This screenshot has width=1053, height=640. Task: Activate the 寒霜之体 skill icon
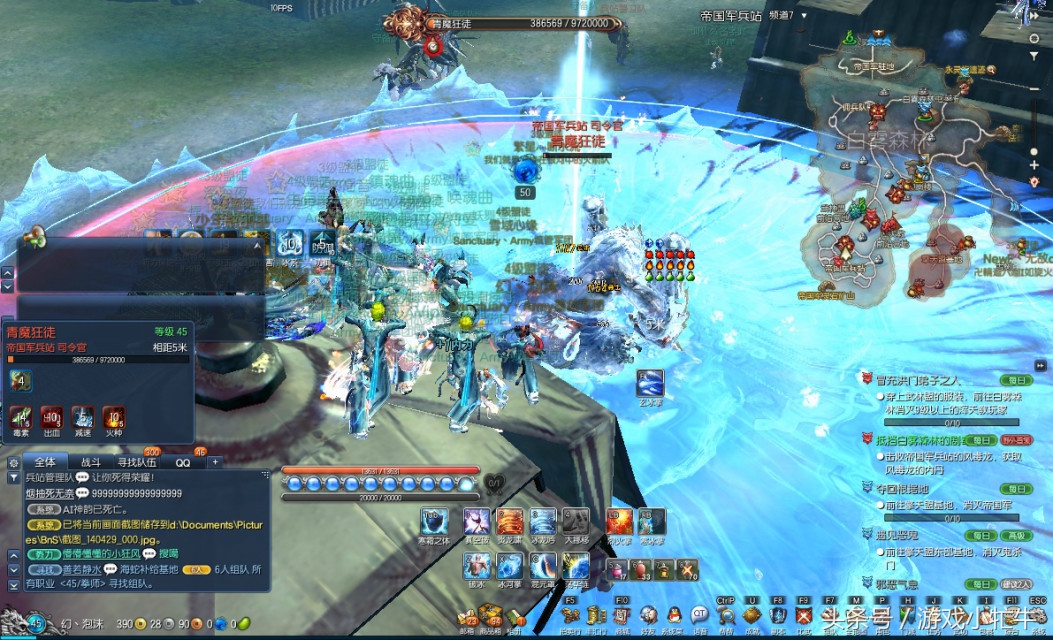coord(435,523)
